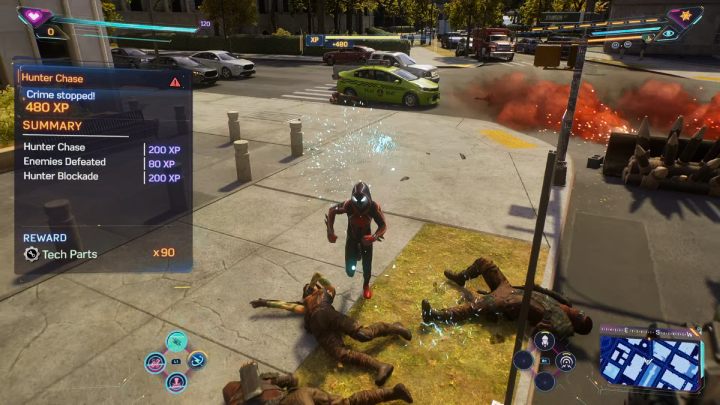Choose the rocket-shaped gadget icon

click(545, 341)
